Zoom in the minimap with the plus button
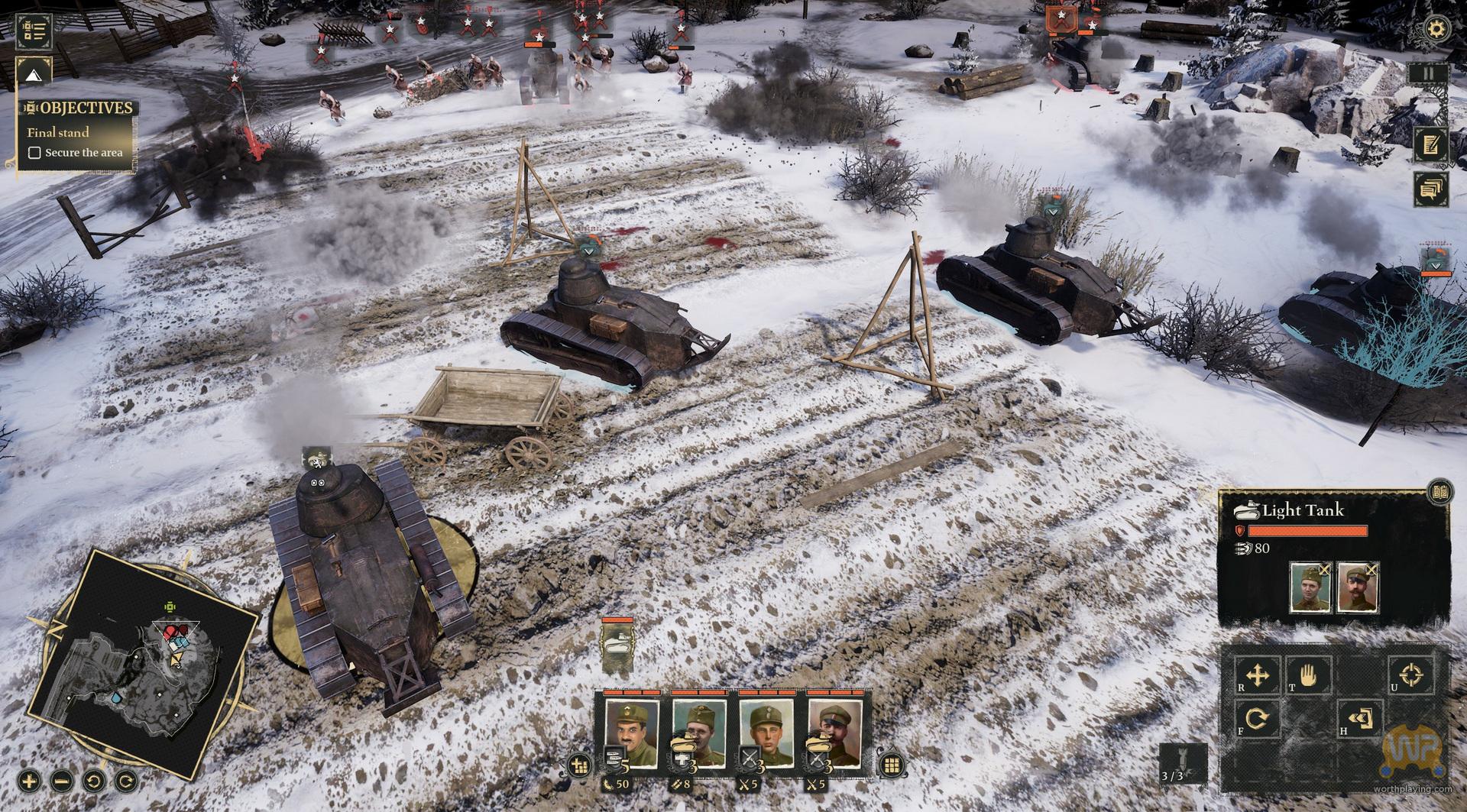This screenshot has width=1467, height=812. click(x=29, y=781)
